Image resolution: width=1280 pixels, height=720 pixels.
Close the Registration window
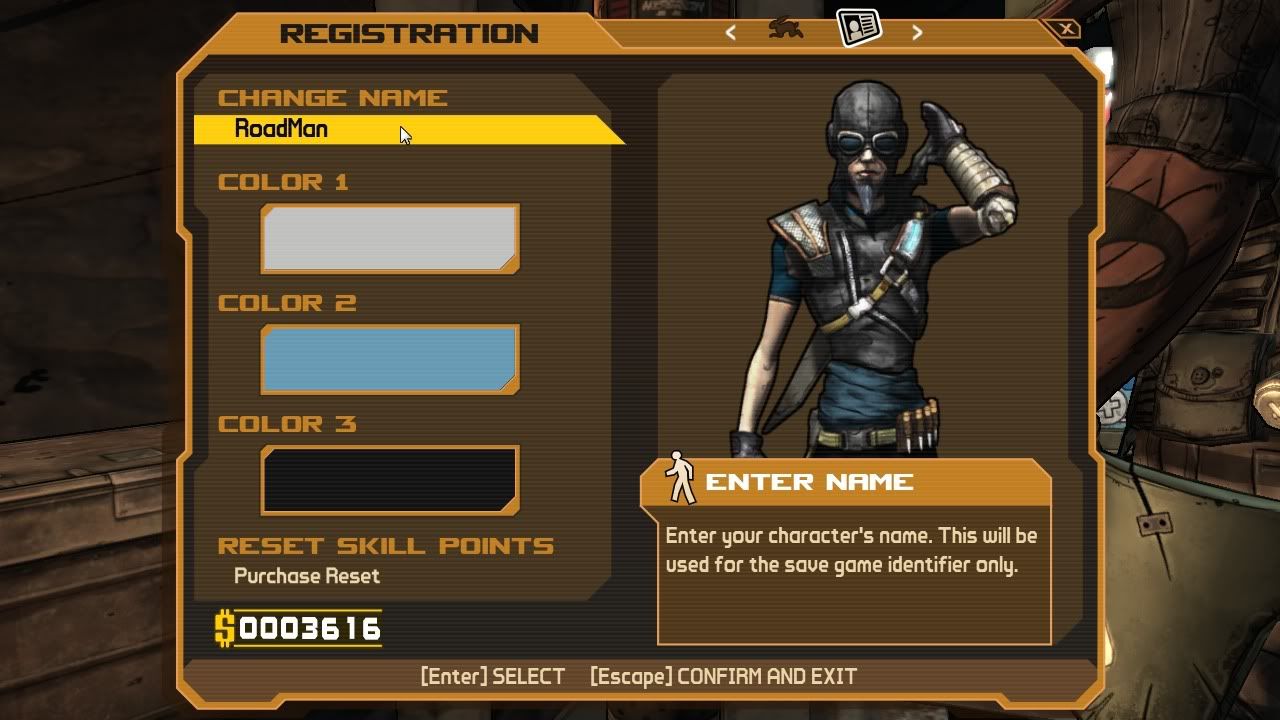pos(1066,29)
